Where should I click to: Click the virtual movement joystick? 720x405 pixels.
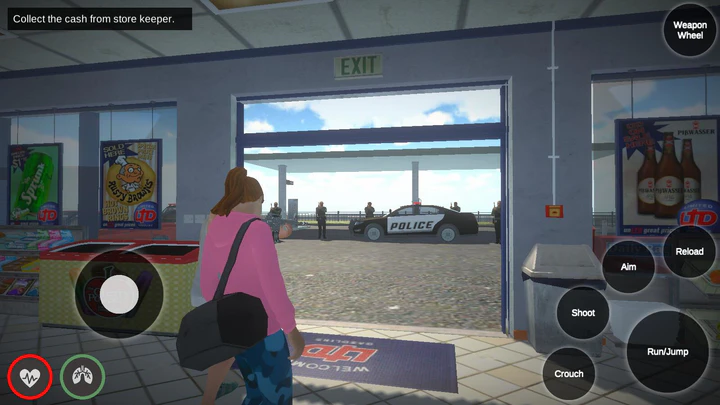(119, 294)
